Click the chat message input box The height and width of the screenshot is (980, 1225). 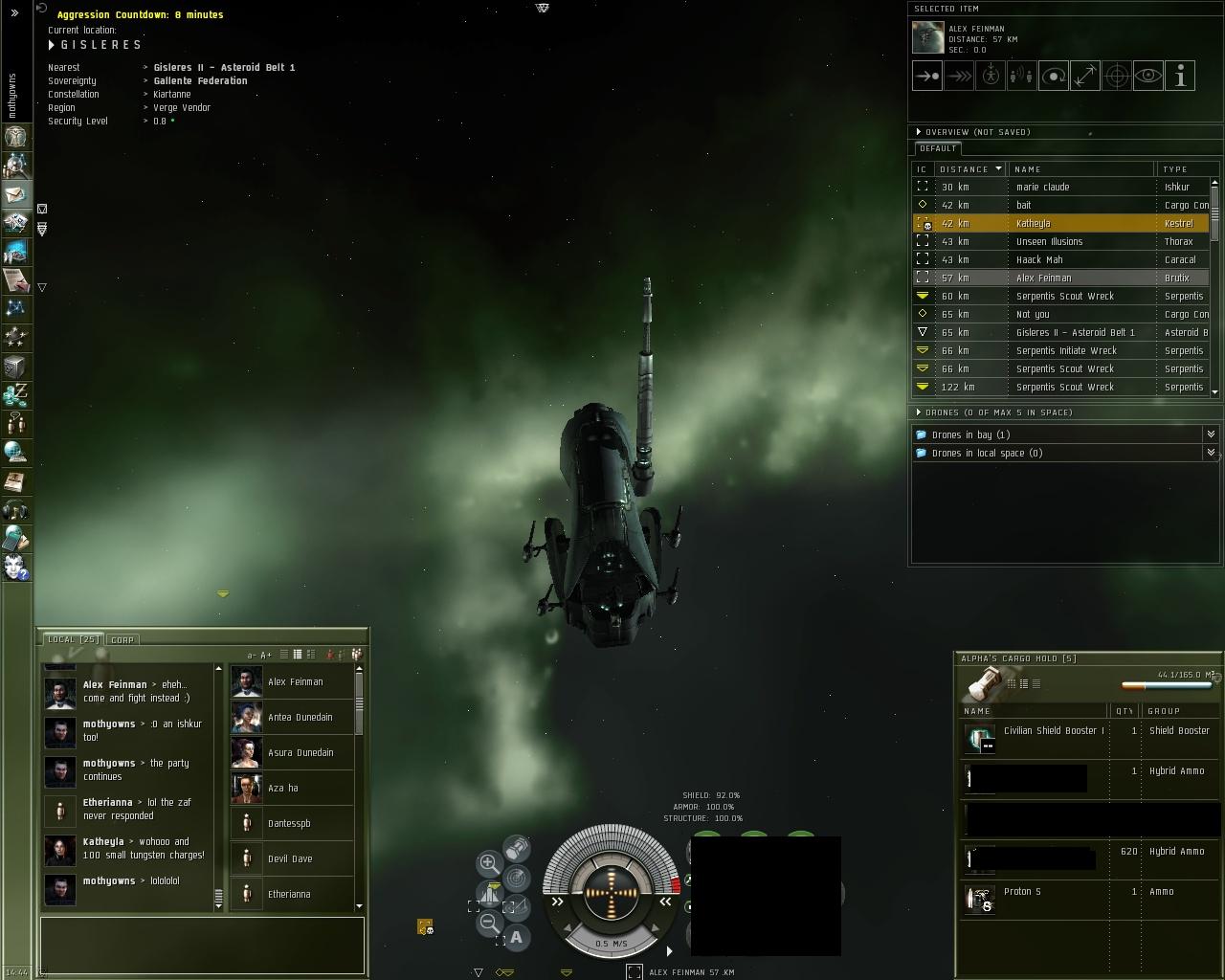click(x=202, y=944)
